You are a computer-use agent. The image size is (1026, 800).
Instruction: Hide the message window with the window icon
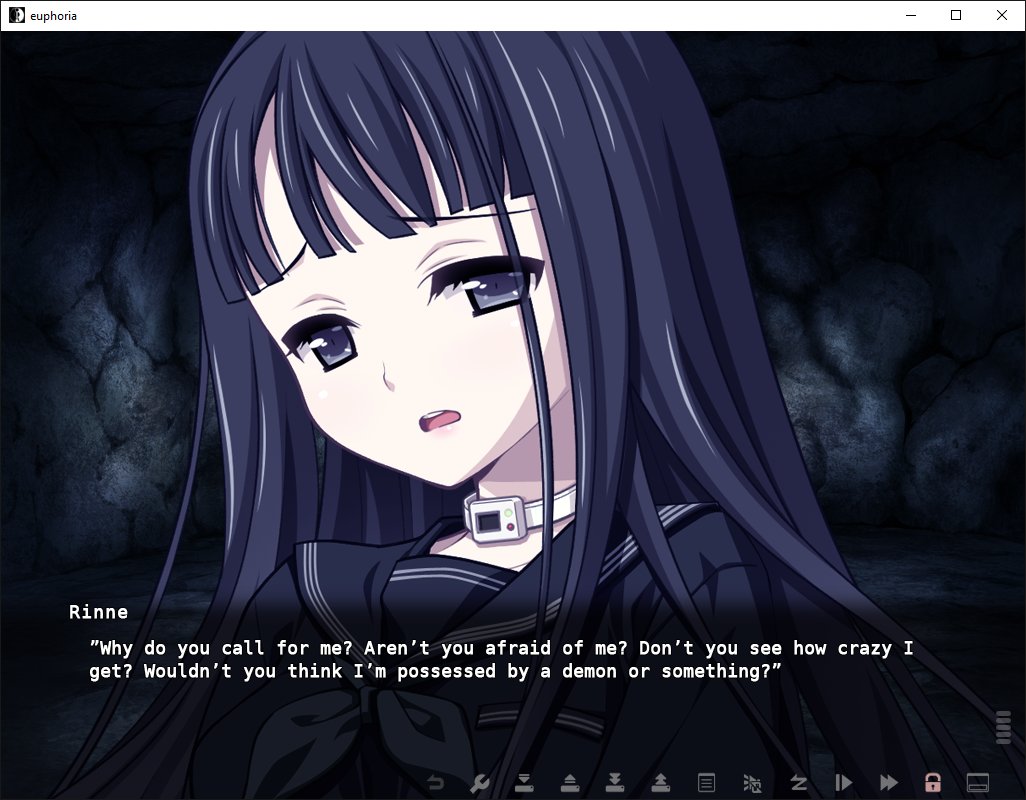(x=978, y=782)
